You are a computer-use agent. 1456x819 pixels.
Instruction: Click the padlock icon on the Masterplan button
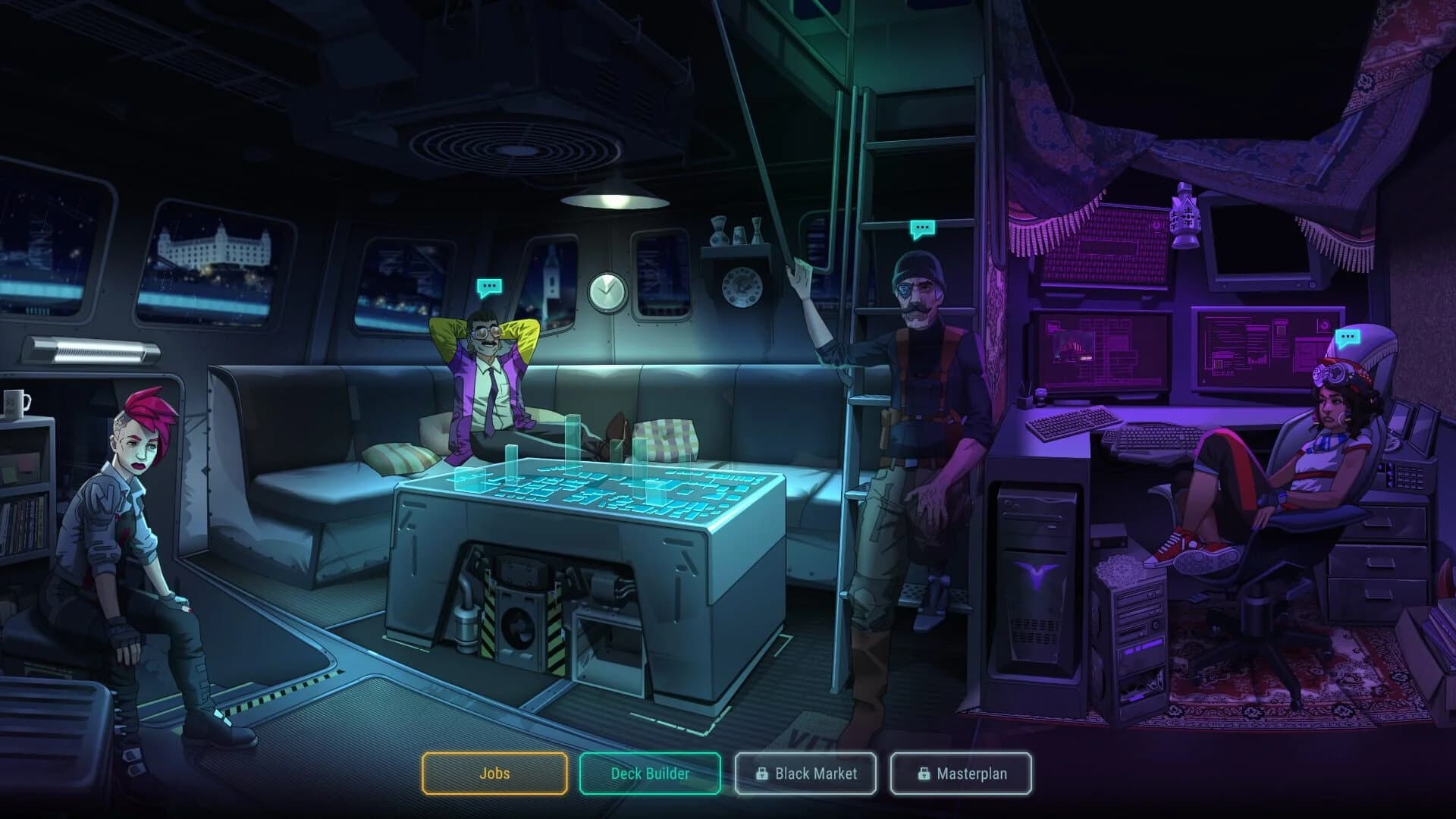(924, 774)
